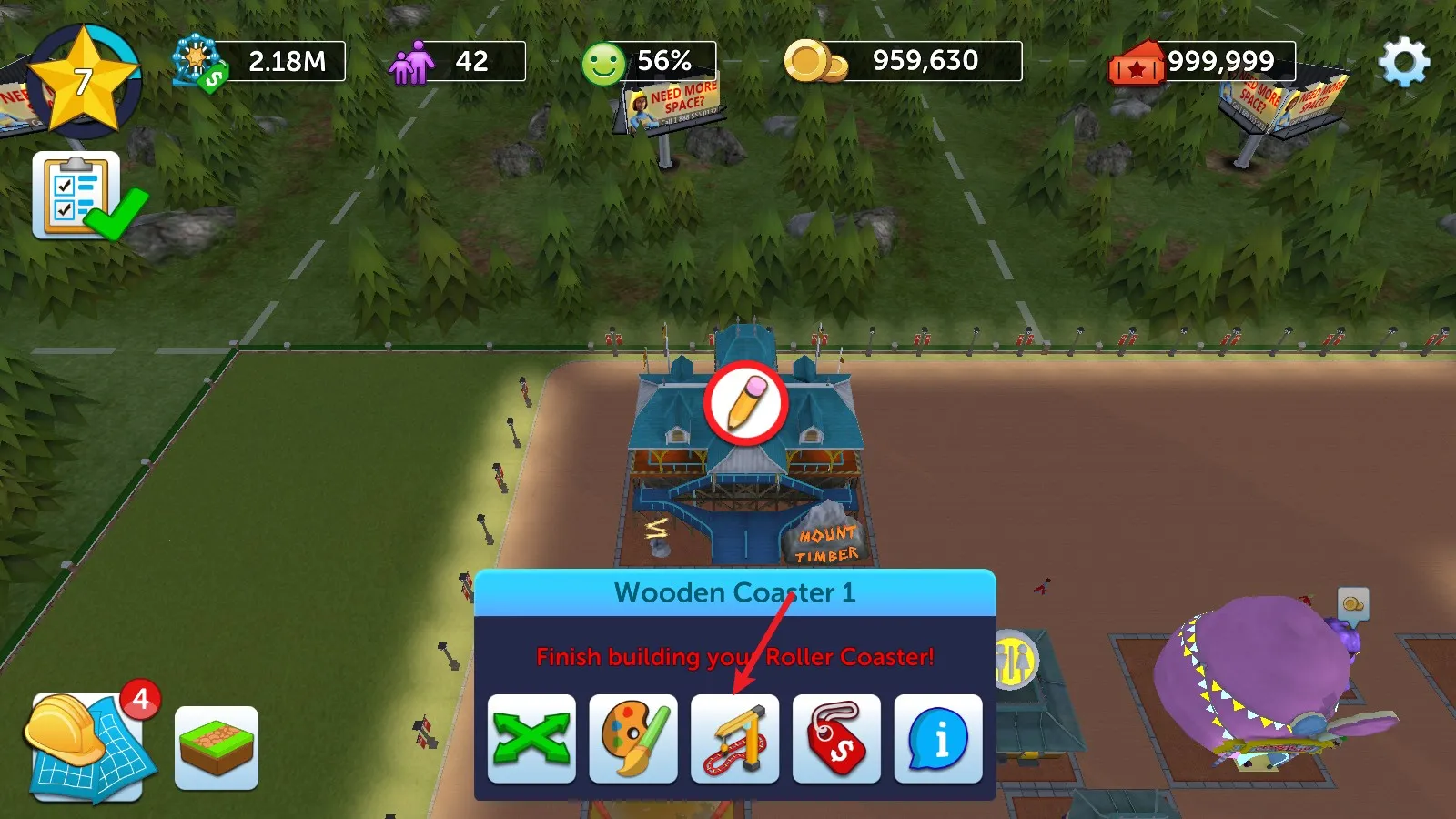1456x819 pixels.
Task: Open the settings gear
Action: click(1403, 62)
